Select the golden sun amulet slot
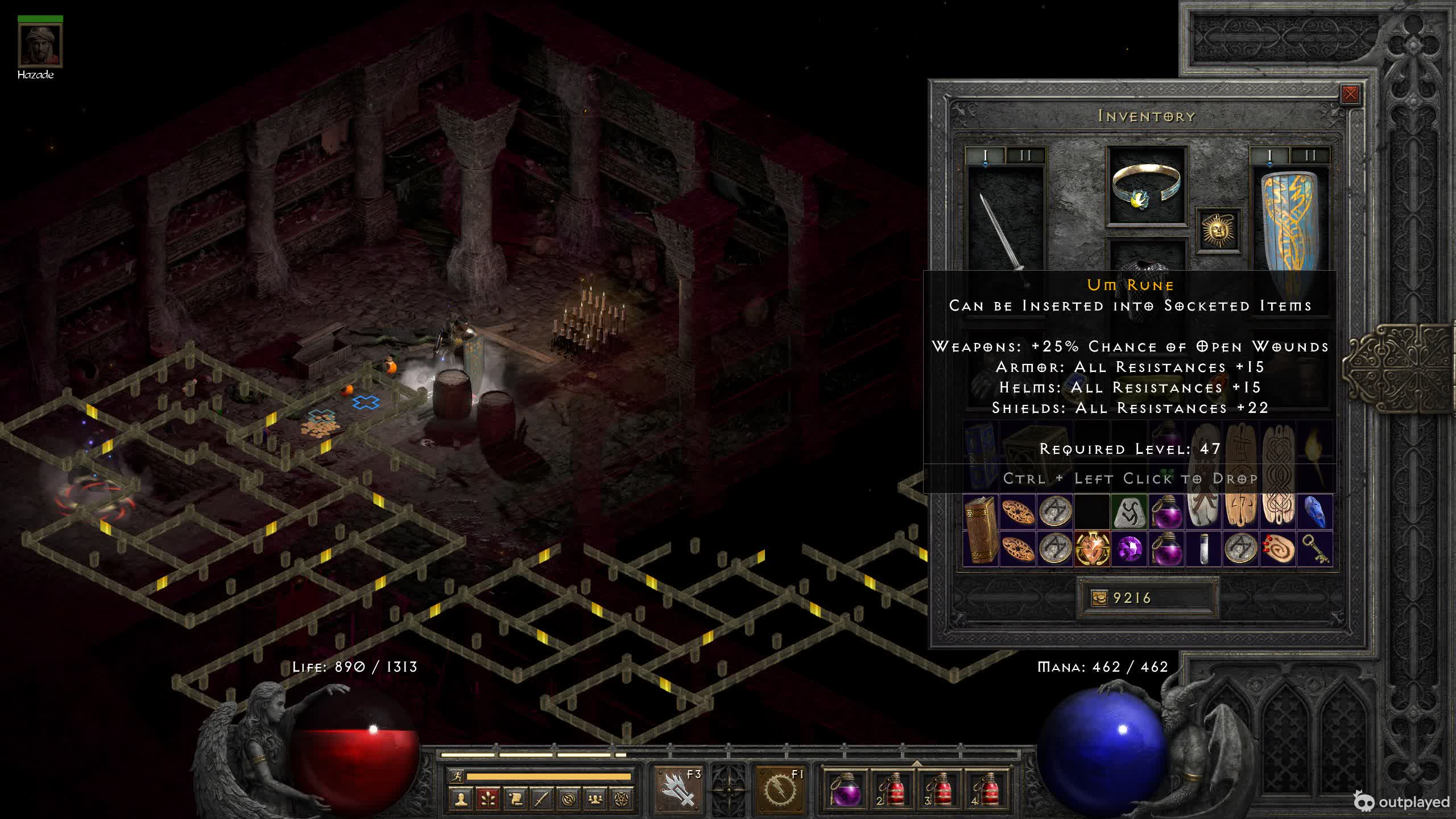This screenshot has height=819, width=1456. coord(1218,230)
